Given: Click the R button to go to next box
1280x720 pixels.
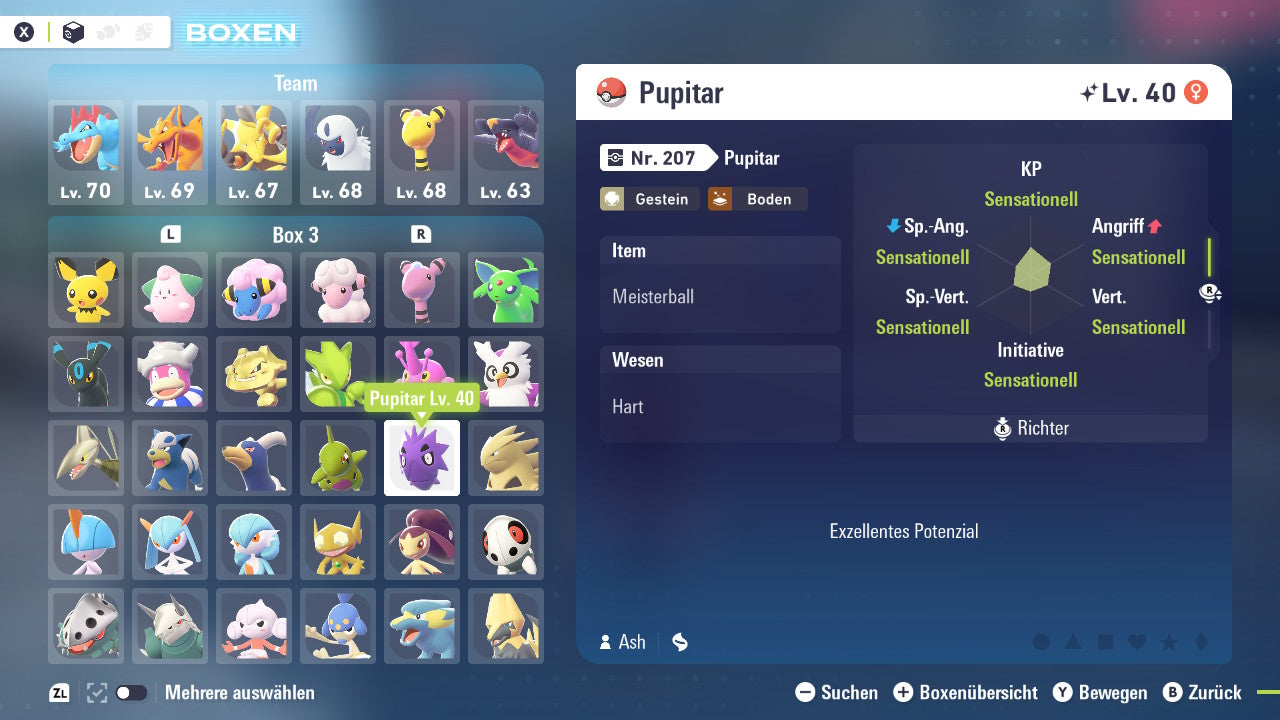Looking at the screenshot, I should click(422, 233).
